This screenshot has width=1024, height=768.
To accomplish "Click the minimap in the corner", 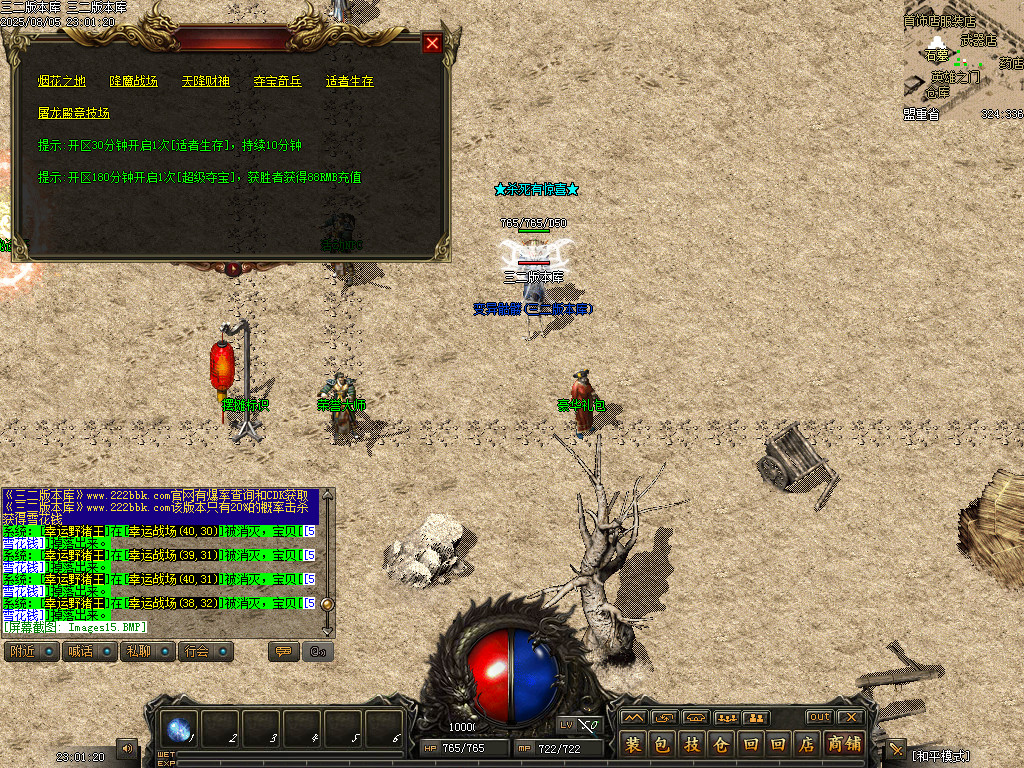I will point(963,60).
